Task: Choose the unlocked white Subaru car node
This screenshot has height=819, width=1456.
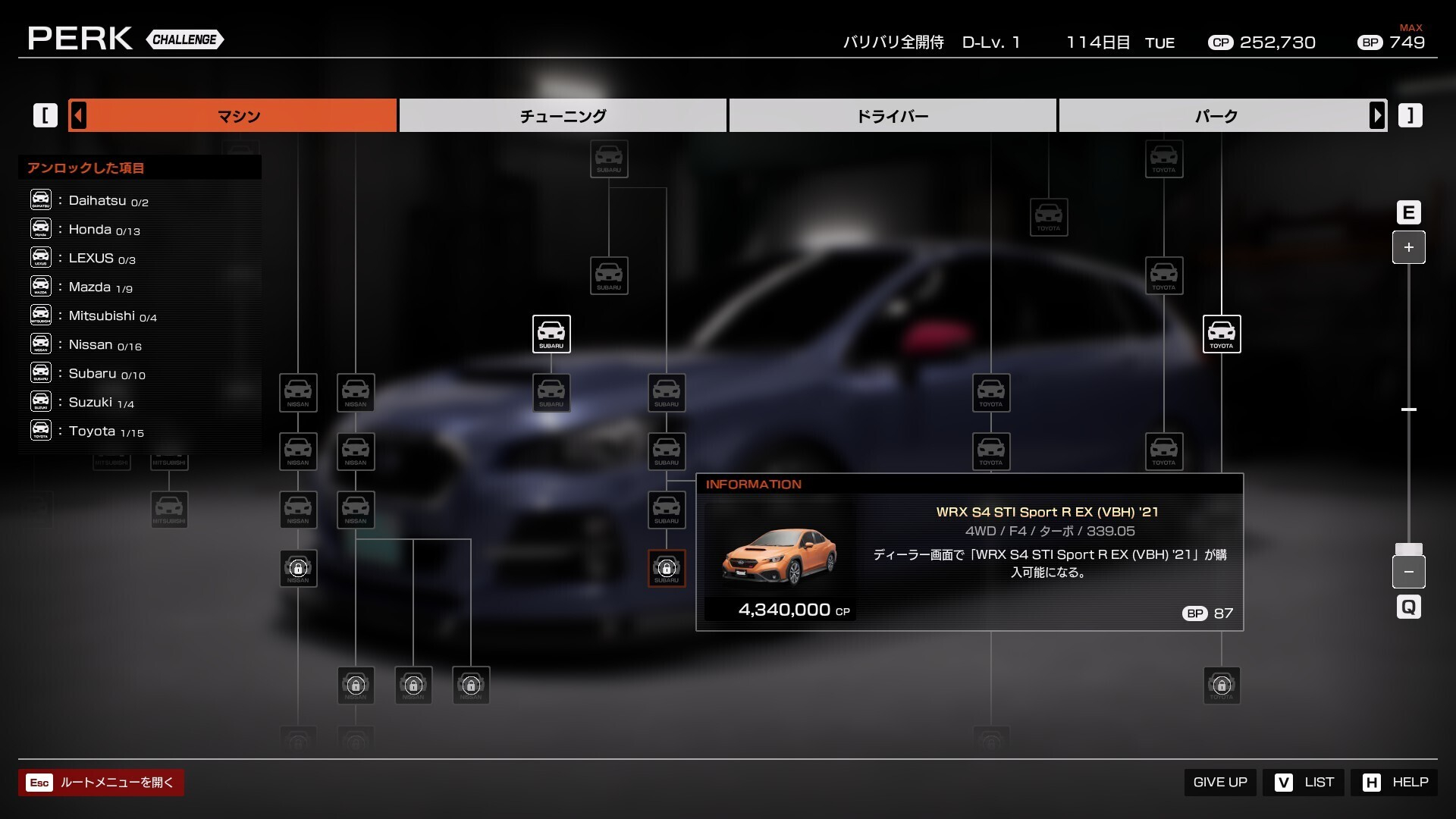Action: 551,334
